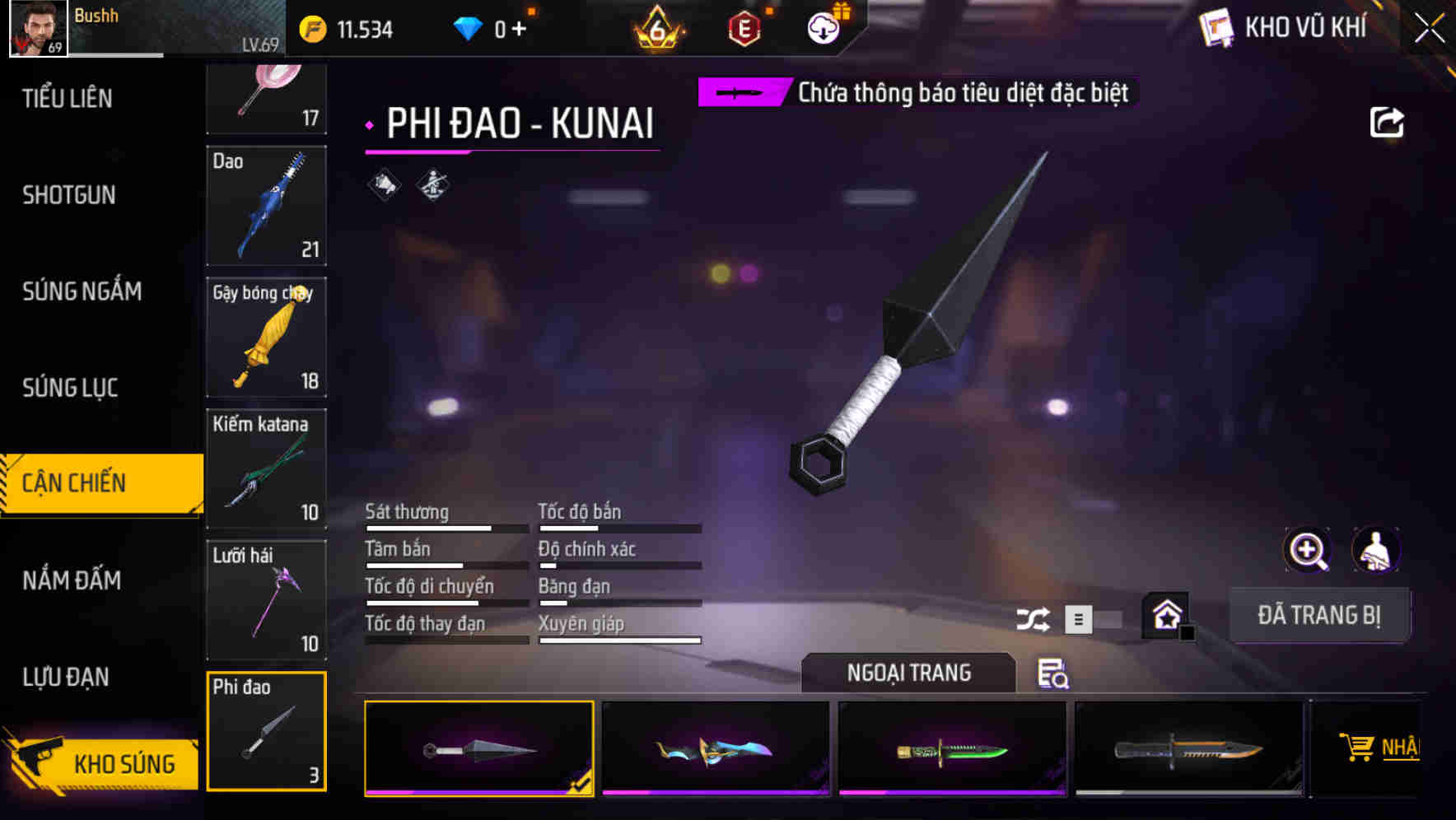Viewport: 1456px width, 820px height.
Task: Click the diamond currency icon to add diamonds
Action: pyautogui.click(x=468, y=26)
